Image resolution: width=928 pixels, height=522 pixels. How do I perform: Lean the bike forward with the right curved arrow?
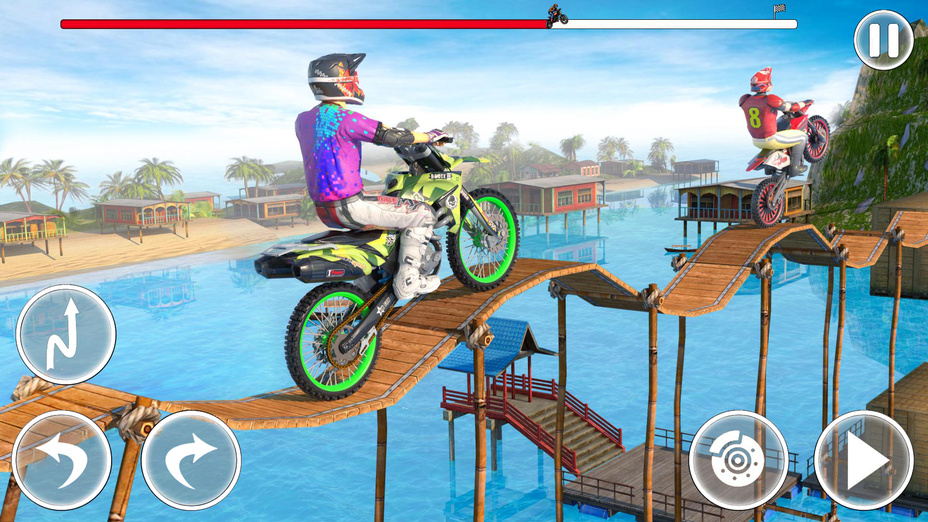tap(191, 460)
